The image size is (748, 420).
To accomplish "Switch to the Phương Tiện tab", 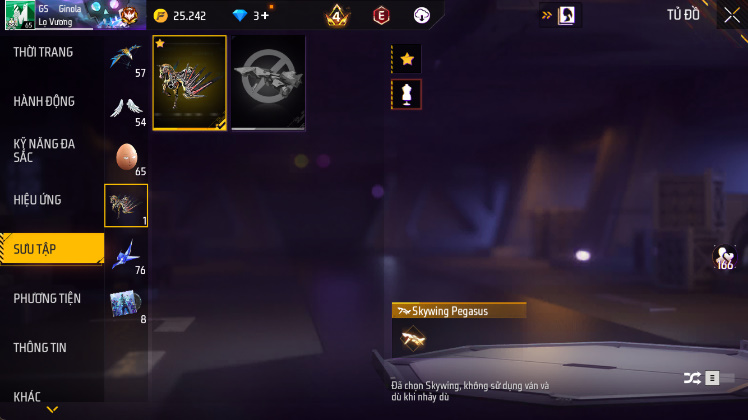I will click(47, 298).
